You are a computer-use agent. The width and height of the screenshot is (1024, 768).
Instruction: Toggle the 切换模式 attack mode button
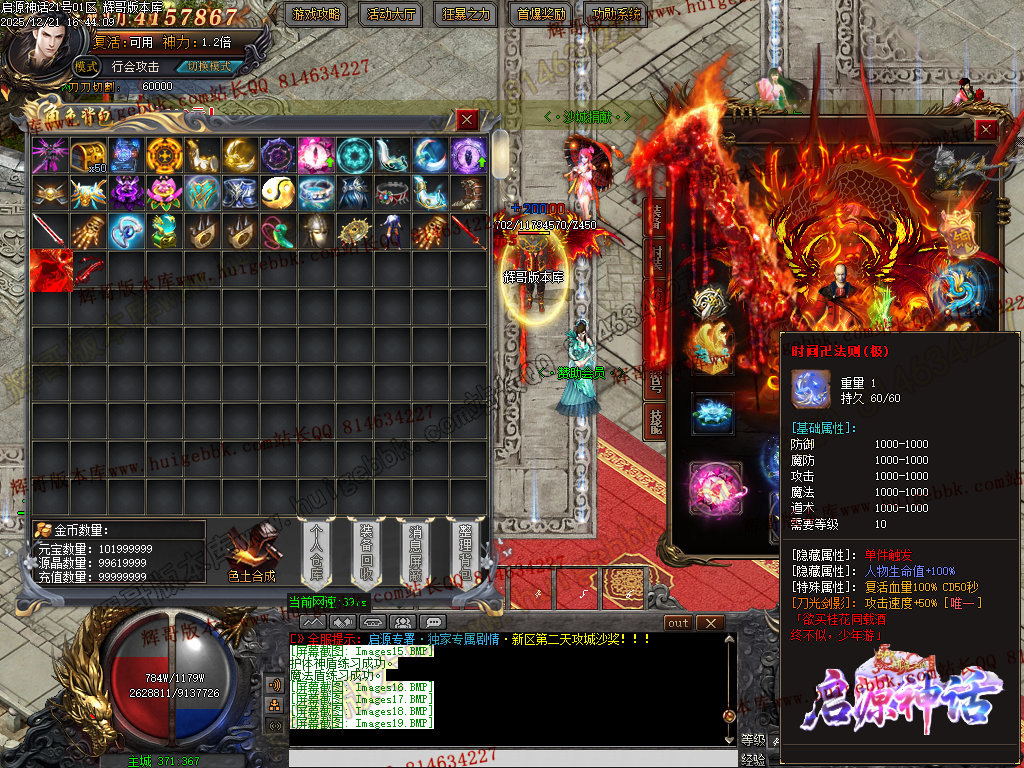(x=208, y=67)
